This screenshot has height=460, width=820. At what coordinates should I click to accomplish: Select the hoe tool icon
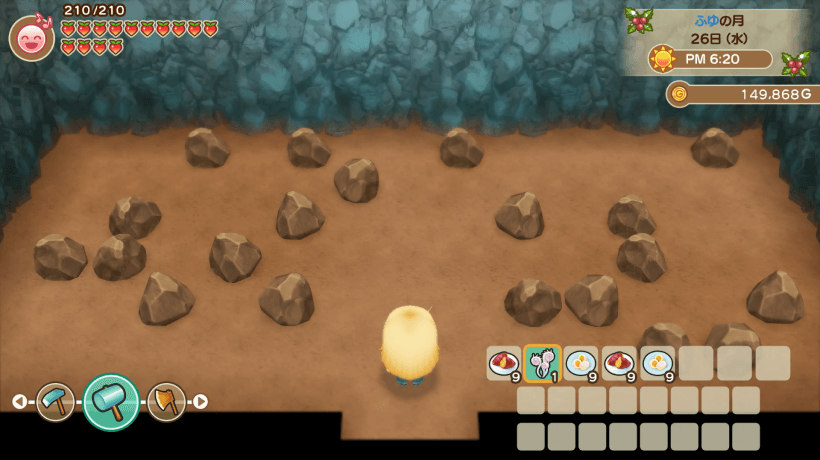[x=56, y=402]
